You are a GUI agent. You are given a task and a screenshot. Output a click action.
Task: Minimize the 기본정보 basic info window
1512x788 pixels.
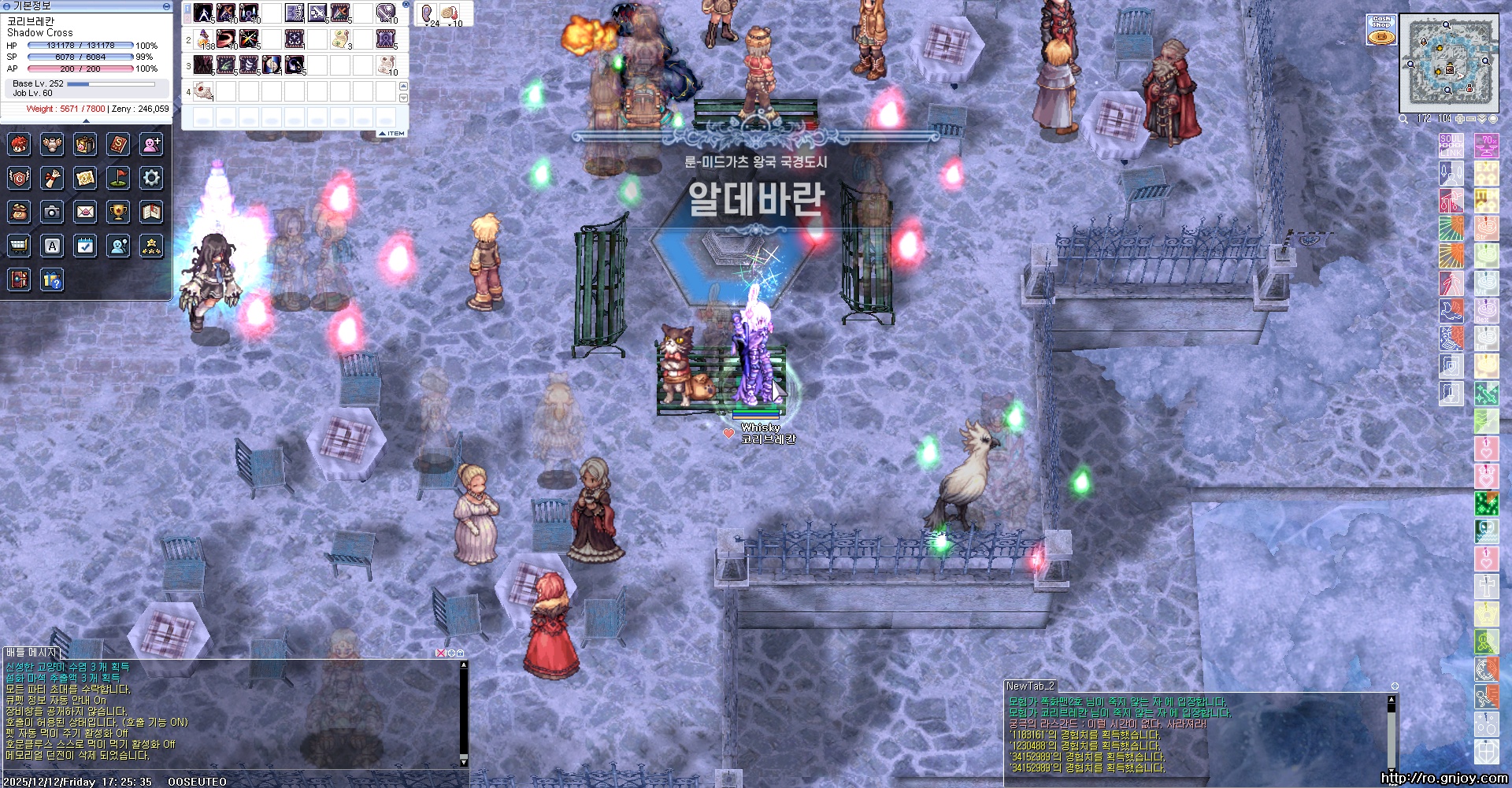click(x=166, y=6)
